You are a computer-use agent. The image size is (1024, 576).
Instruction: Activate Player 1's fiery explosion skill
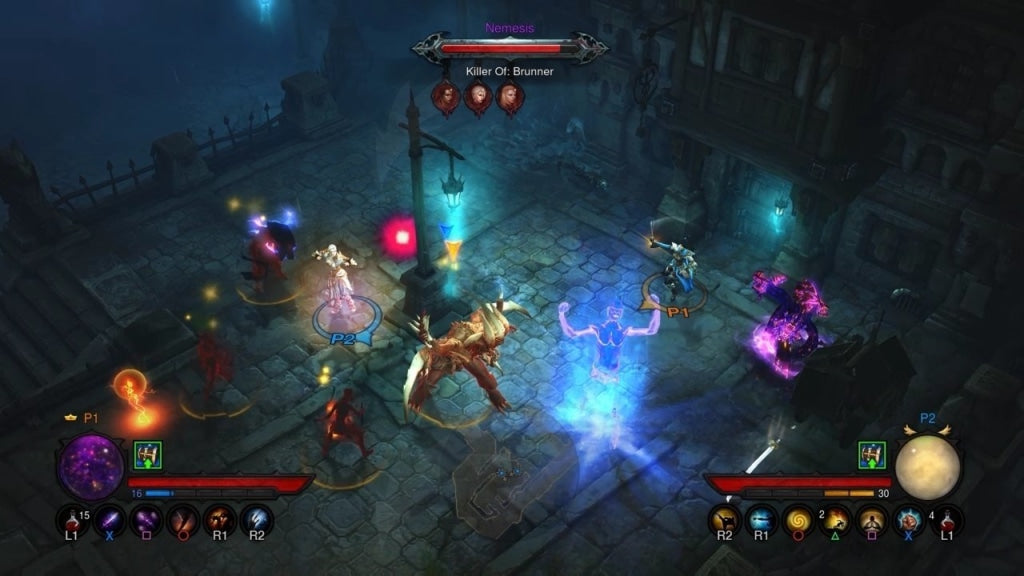(x=220, y=520)
